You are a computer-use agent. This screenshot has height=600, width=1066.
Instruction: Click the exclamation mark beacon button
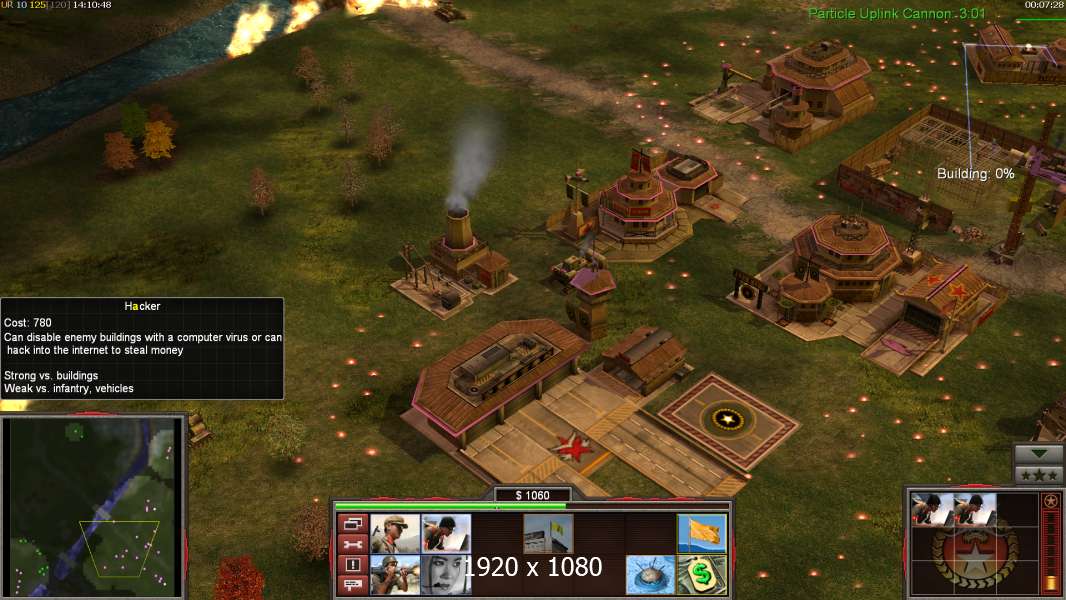(x=352, y=564)
